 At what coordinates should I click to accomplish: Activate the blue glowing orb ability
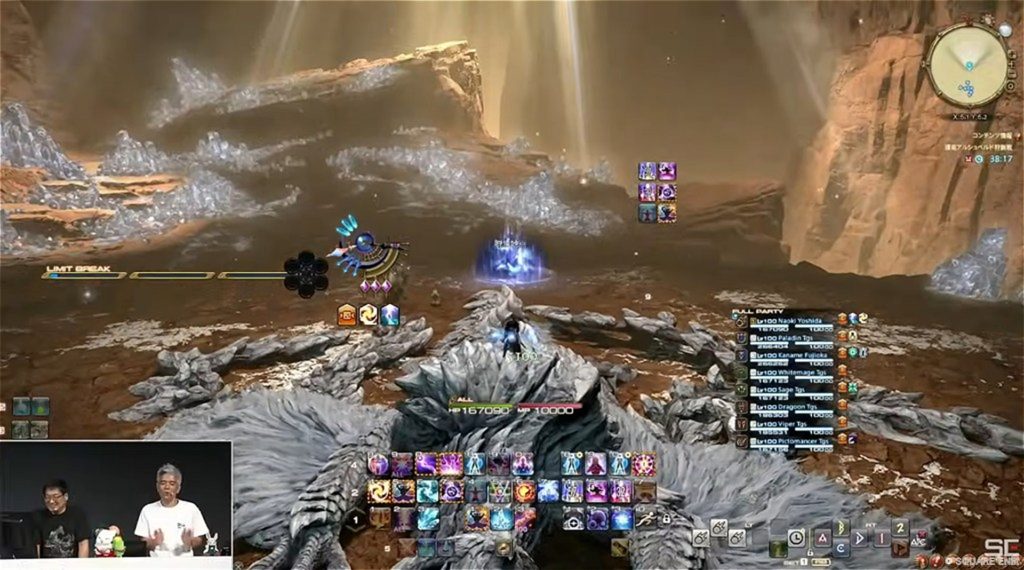click(x=621, y=519)
